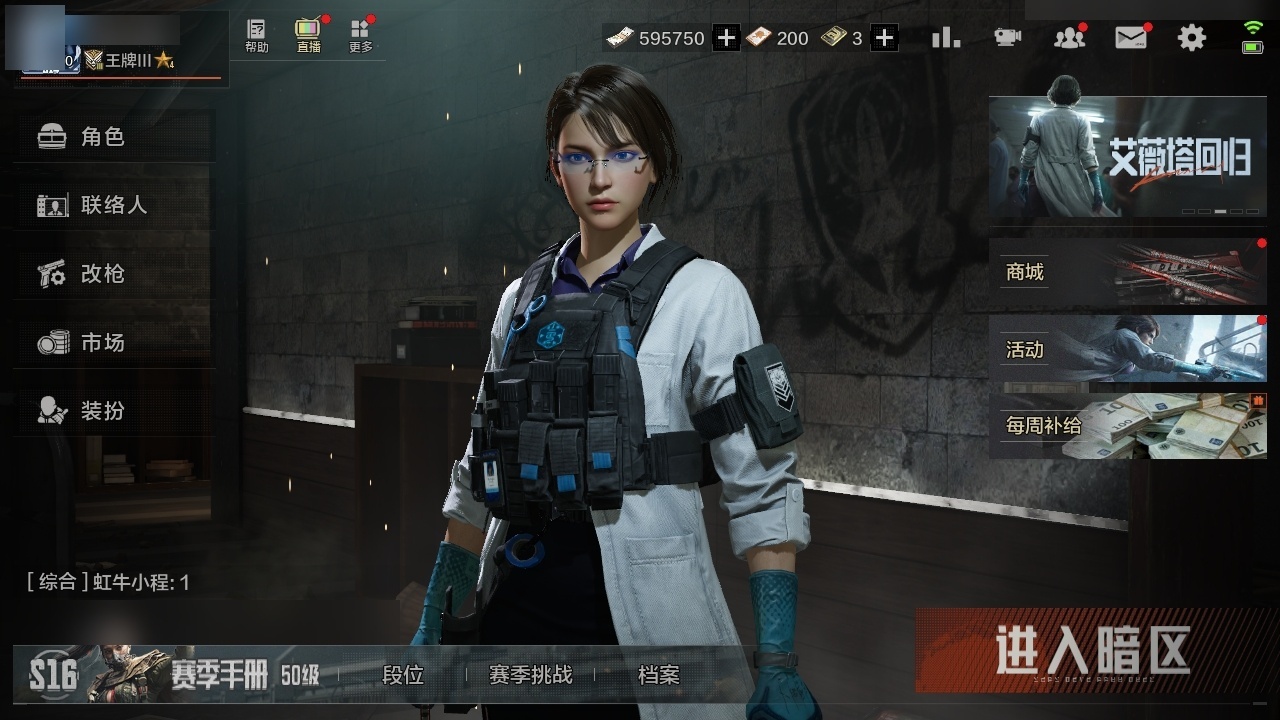This screenshot has height=720, width=1280.
Task: Open the 联络人 contacts menu
Action: pos(112,205)
